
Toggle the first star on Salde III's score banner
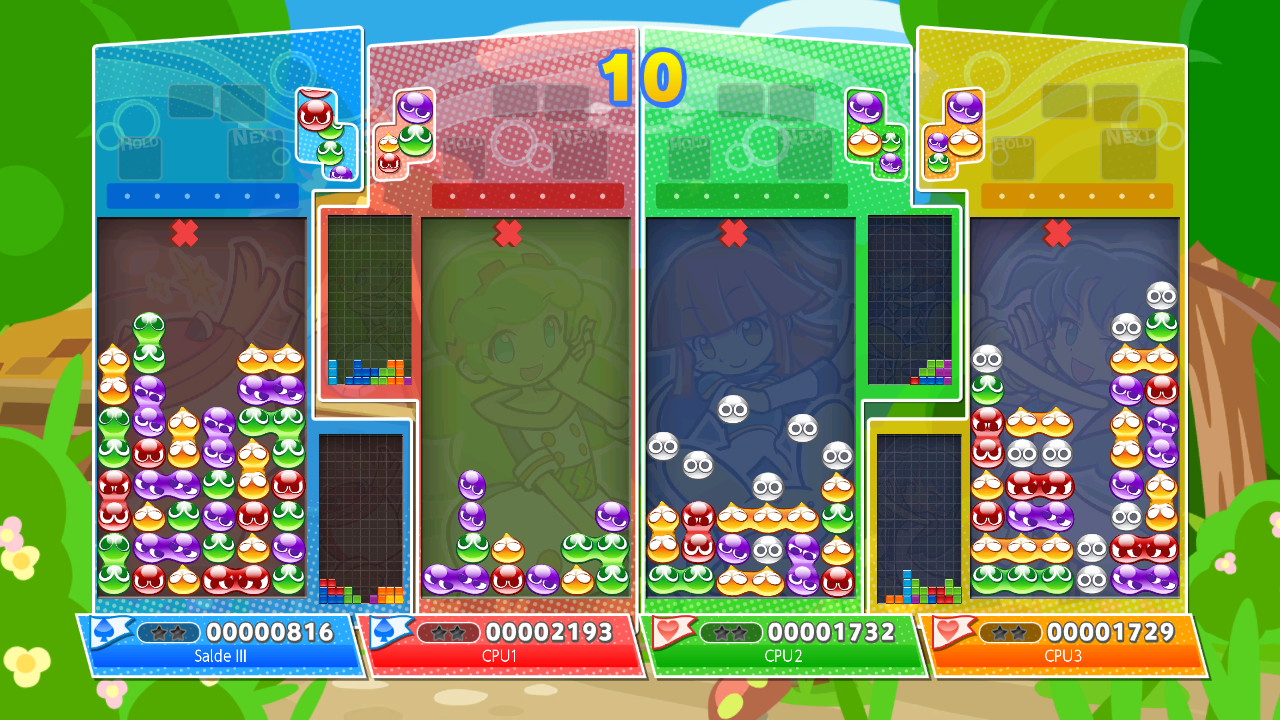coord(160,631)
